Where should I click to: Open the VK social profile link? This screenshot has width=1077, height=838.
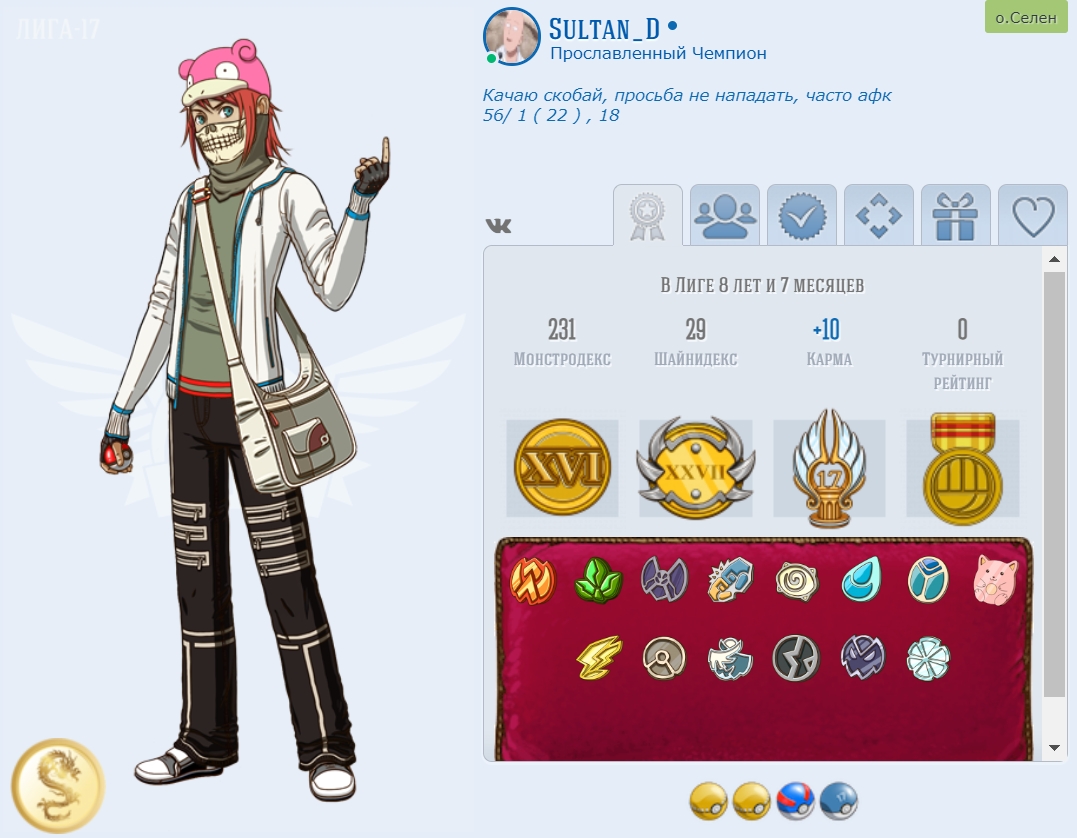click(498, 226)
